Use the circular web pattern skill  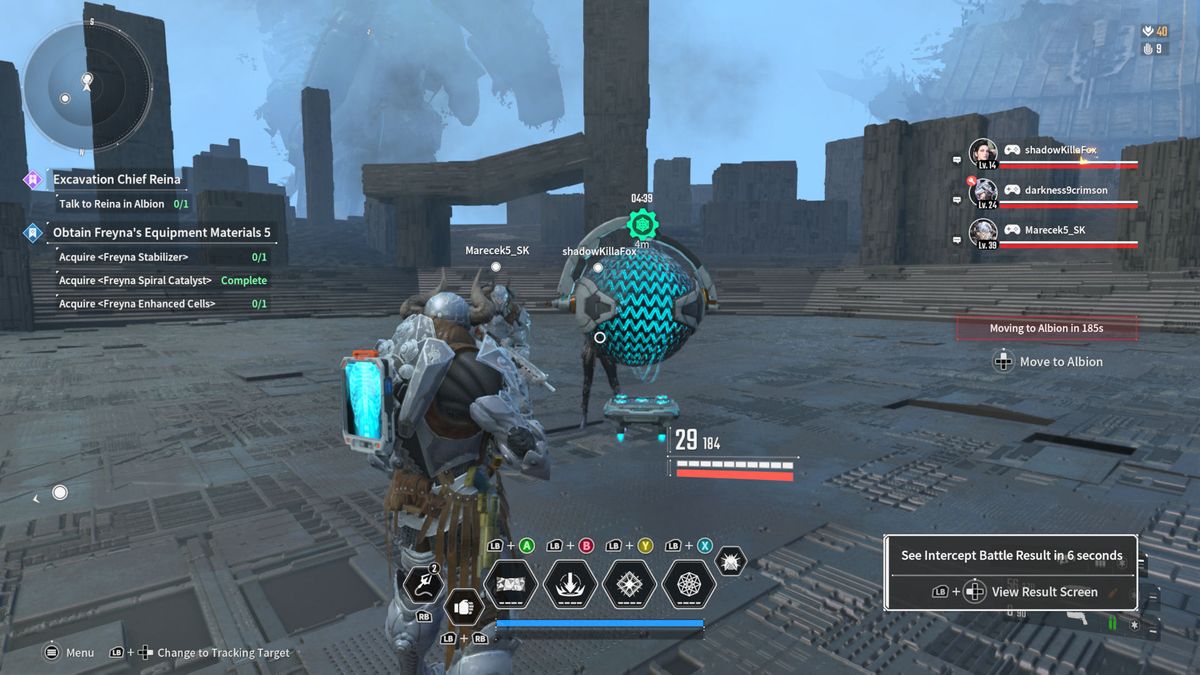[689, 585]
